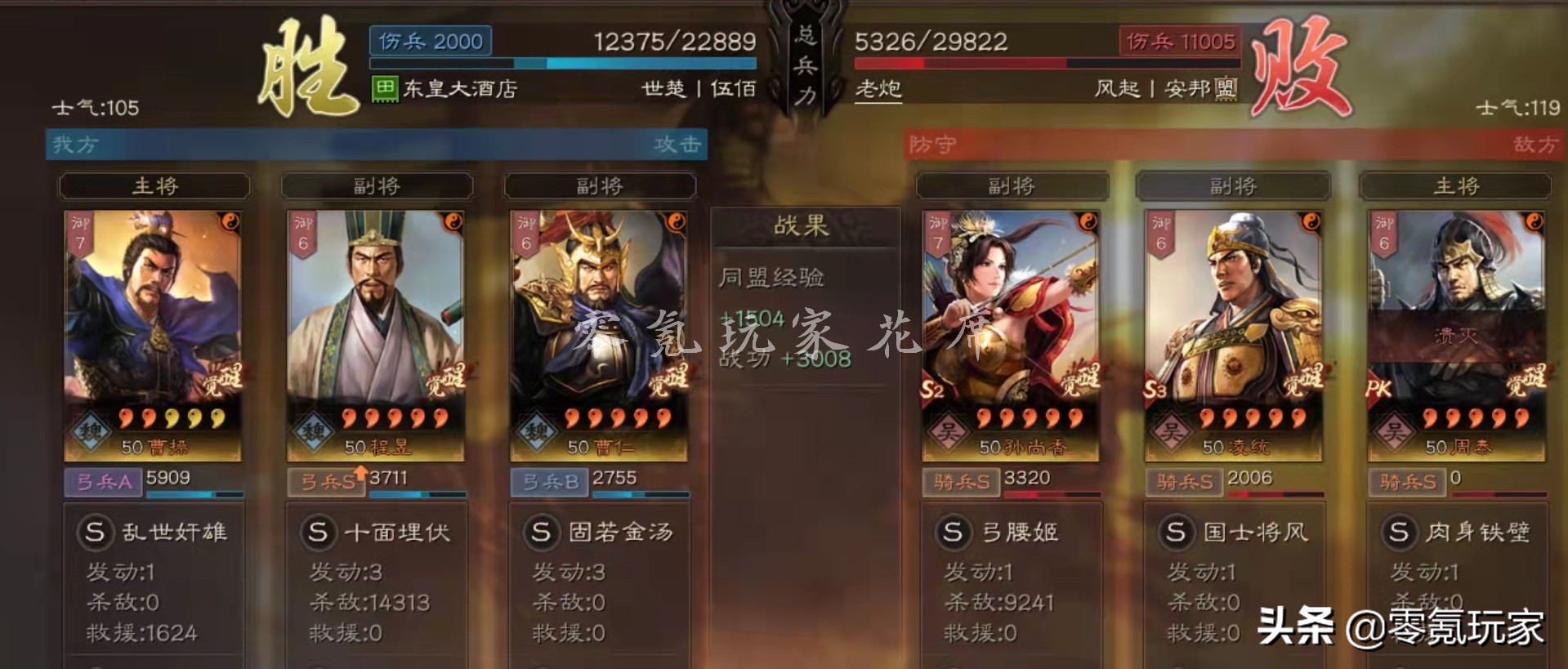Open the 东皇大酒店 name label

(445, 86)
